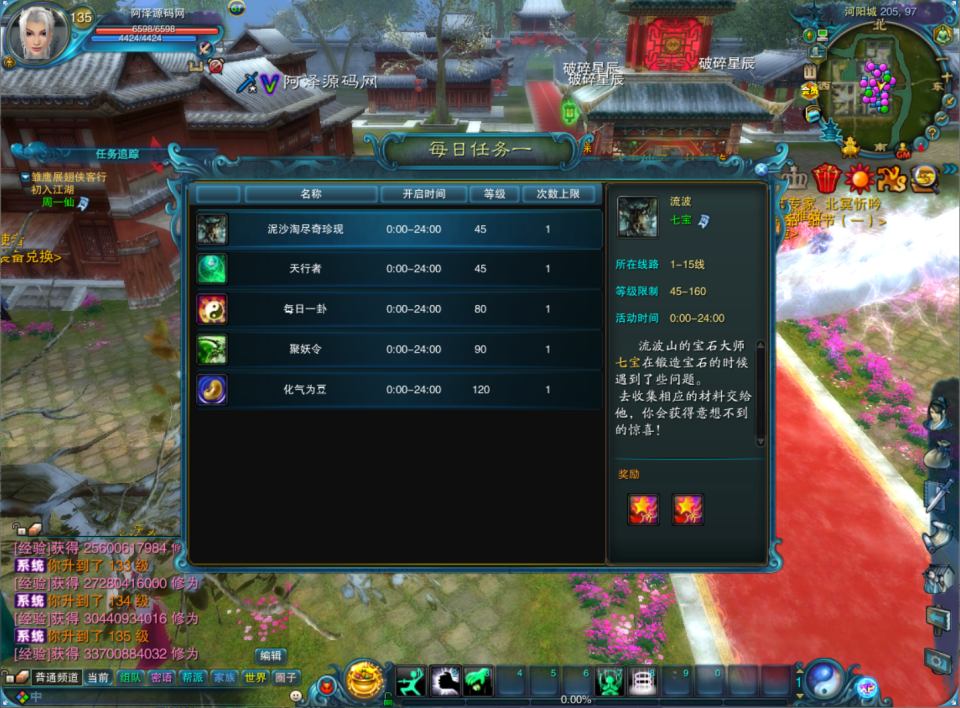
Task: Click the minimap's GM button
Action: pyautogui.click(x=903, y=154)
